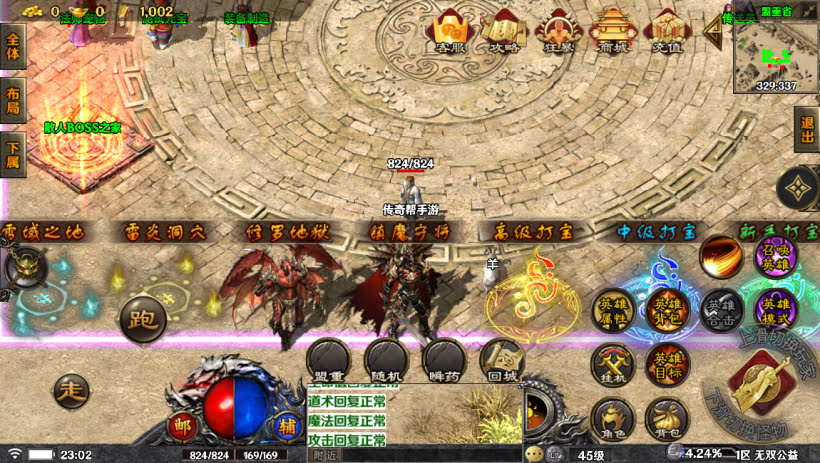The width and height of the screenshot is (820, 463).
Task: Use the 随机 random teleport slot
Action: pos(385,361)
